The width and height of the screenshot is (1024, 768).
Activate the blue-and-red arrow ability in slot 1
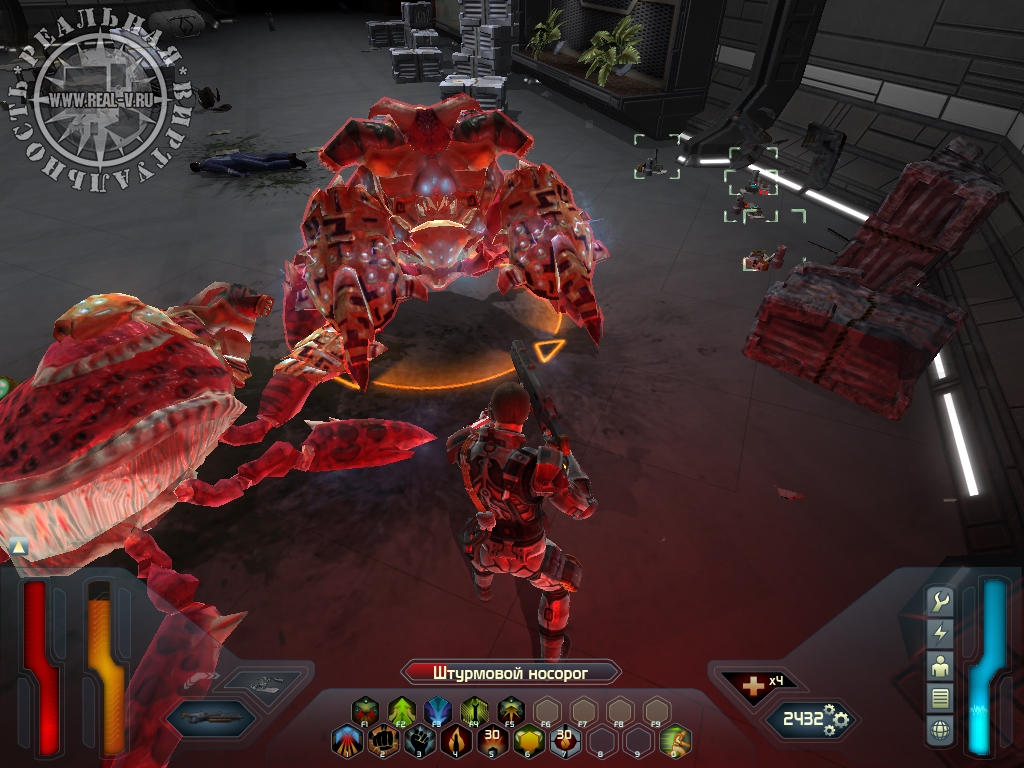[x=346, y=740]
